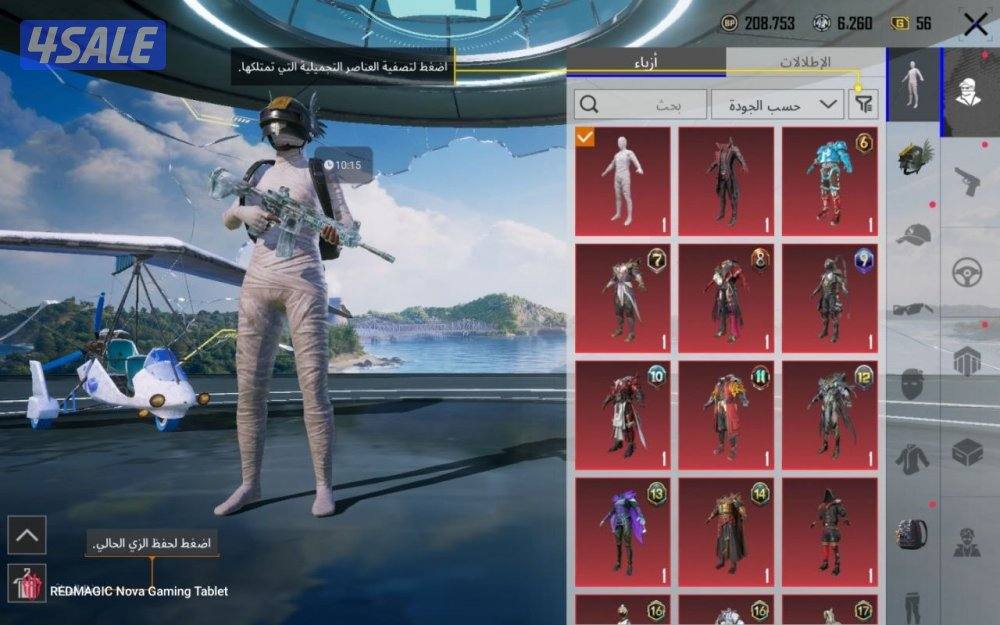Close the inventory screen with X
Viewport: 1000px width, 625px height.
975,24
